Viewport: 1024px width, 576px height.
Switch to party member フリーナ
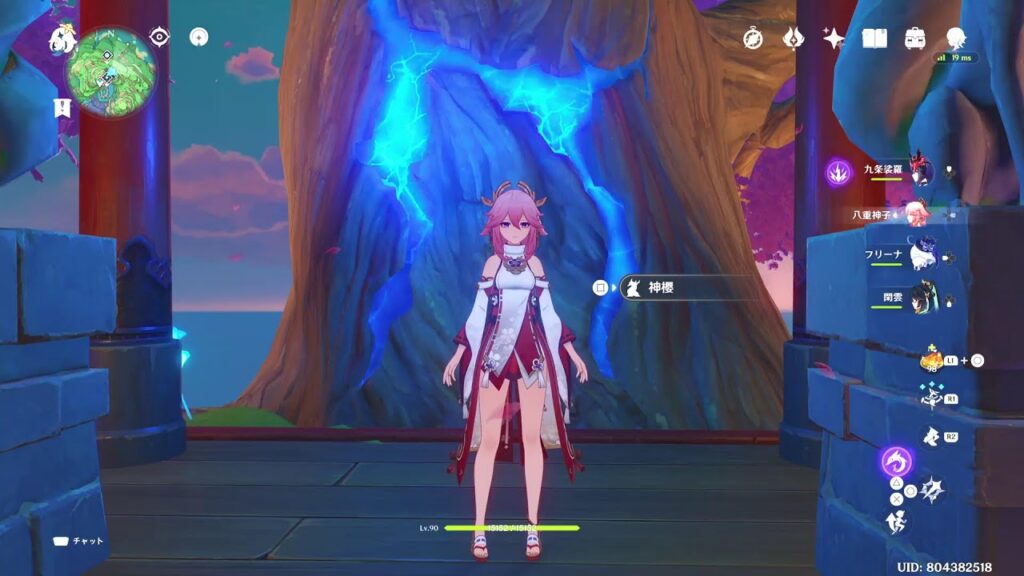[x=921, y=255]
